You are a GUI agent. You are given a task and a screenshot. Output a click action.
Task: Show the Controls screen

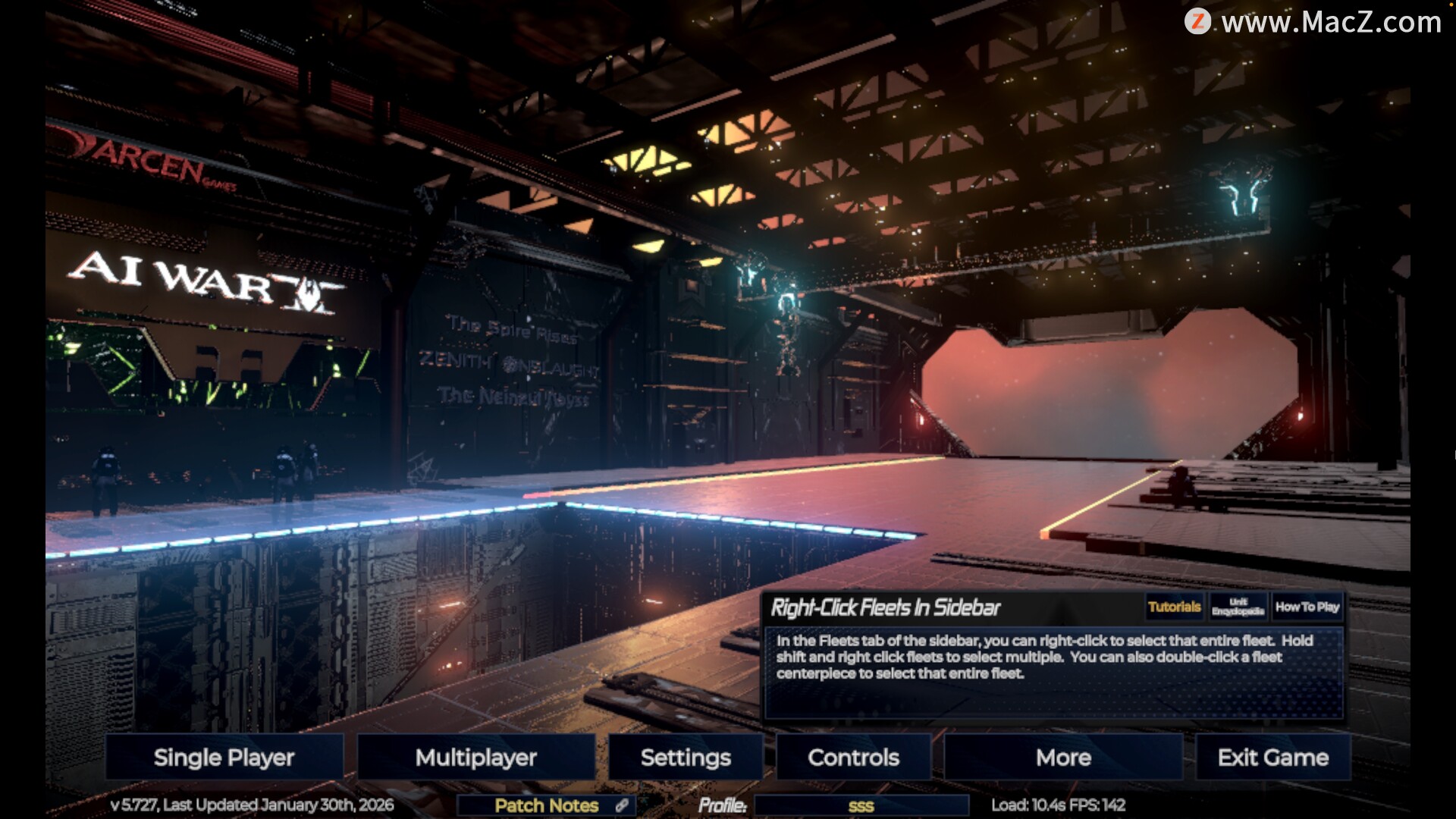pos(853,757)
